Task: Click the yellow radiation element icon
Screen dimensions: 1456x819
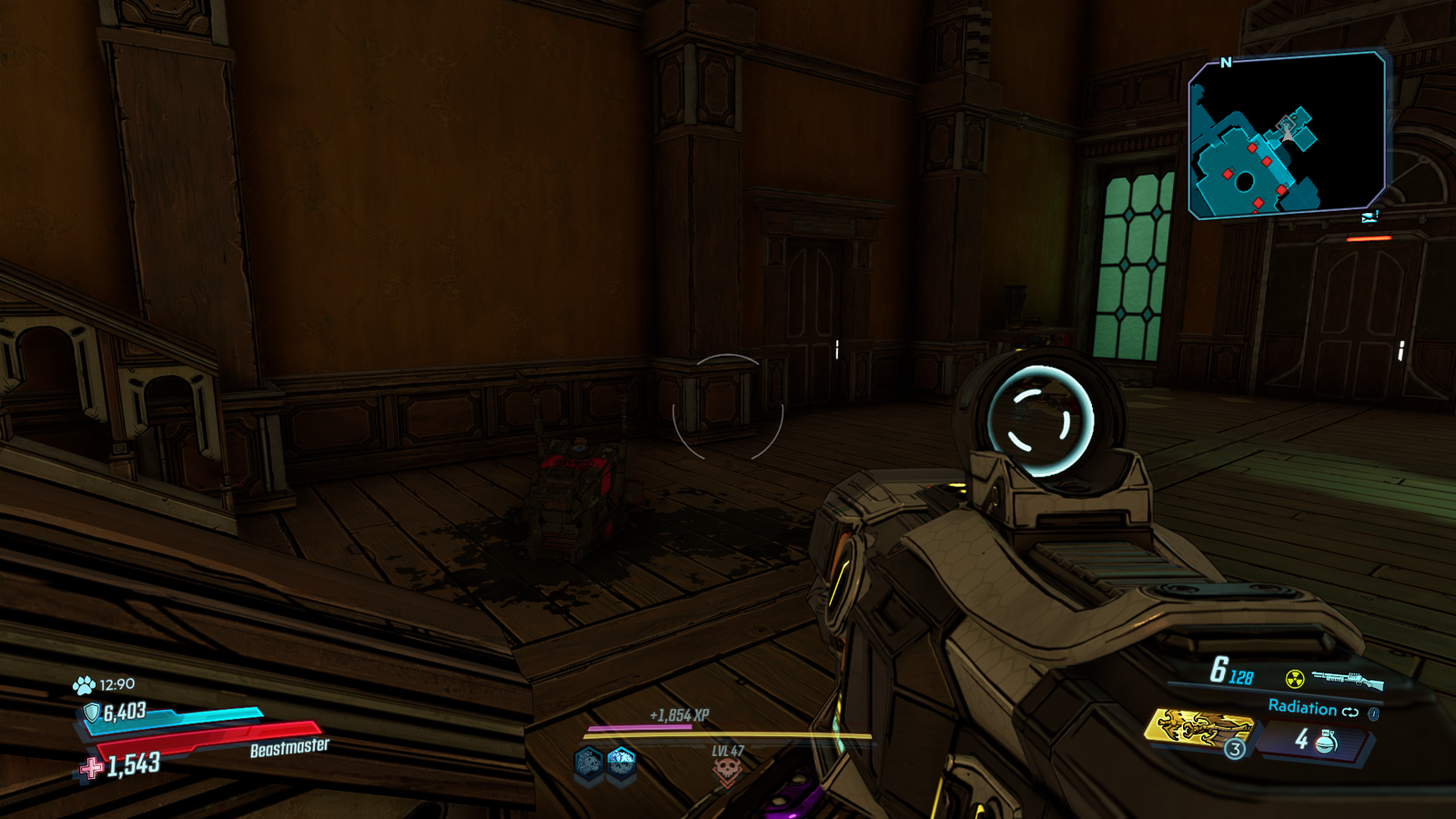Action: click(x=1294, y=679)
